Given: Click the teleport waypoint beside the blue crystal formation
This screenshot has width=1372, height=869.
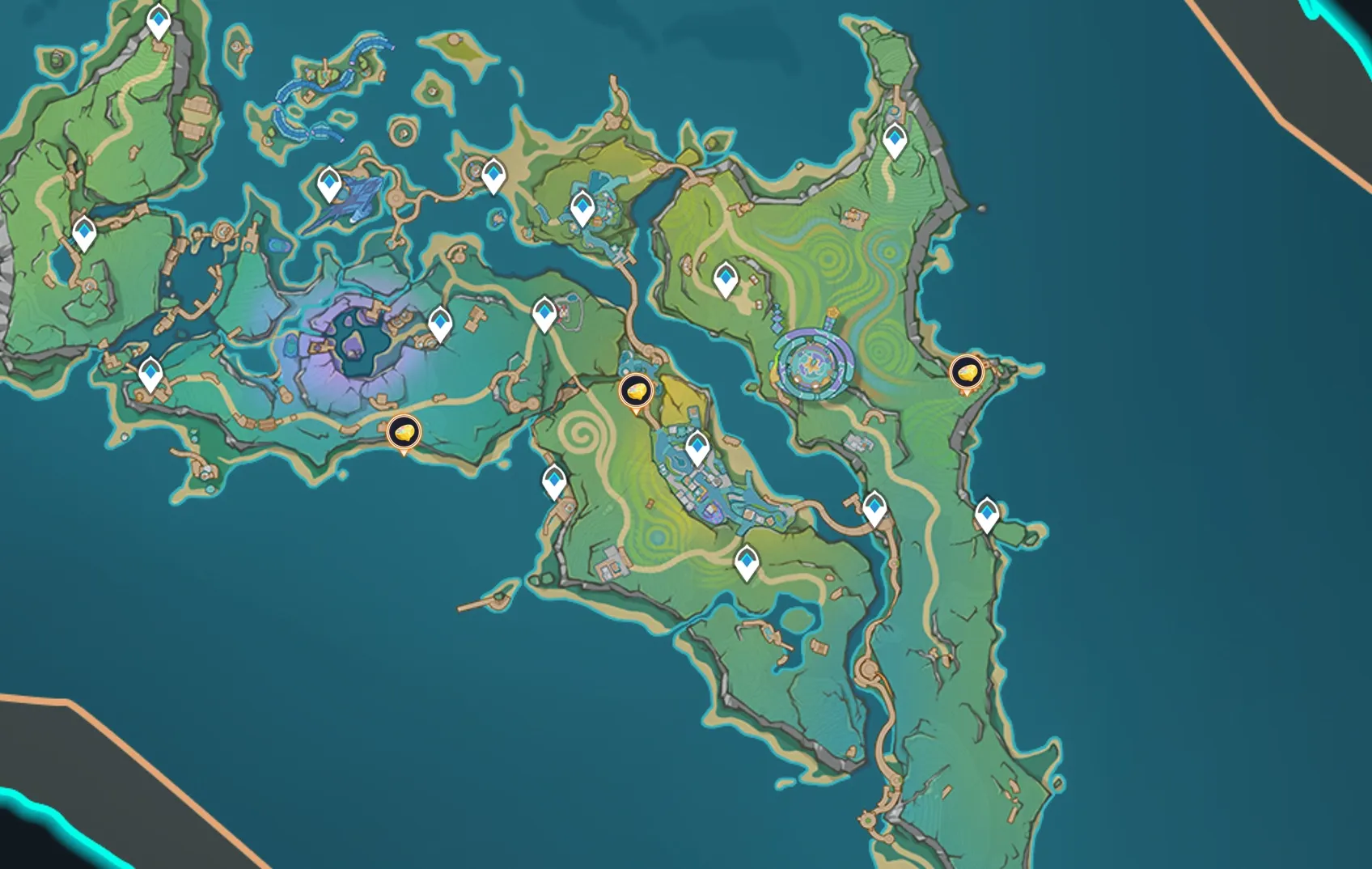Looking at the screenshot, I should tap(329, 184).
